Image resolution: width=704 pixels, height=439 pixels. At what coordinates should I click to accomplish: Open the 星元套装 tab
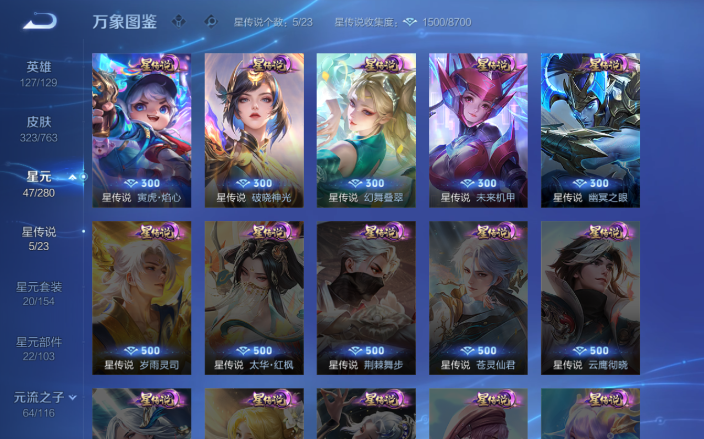(39, 293)
